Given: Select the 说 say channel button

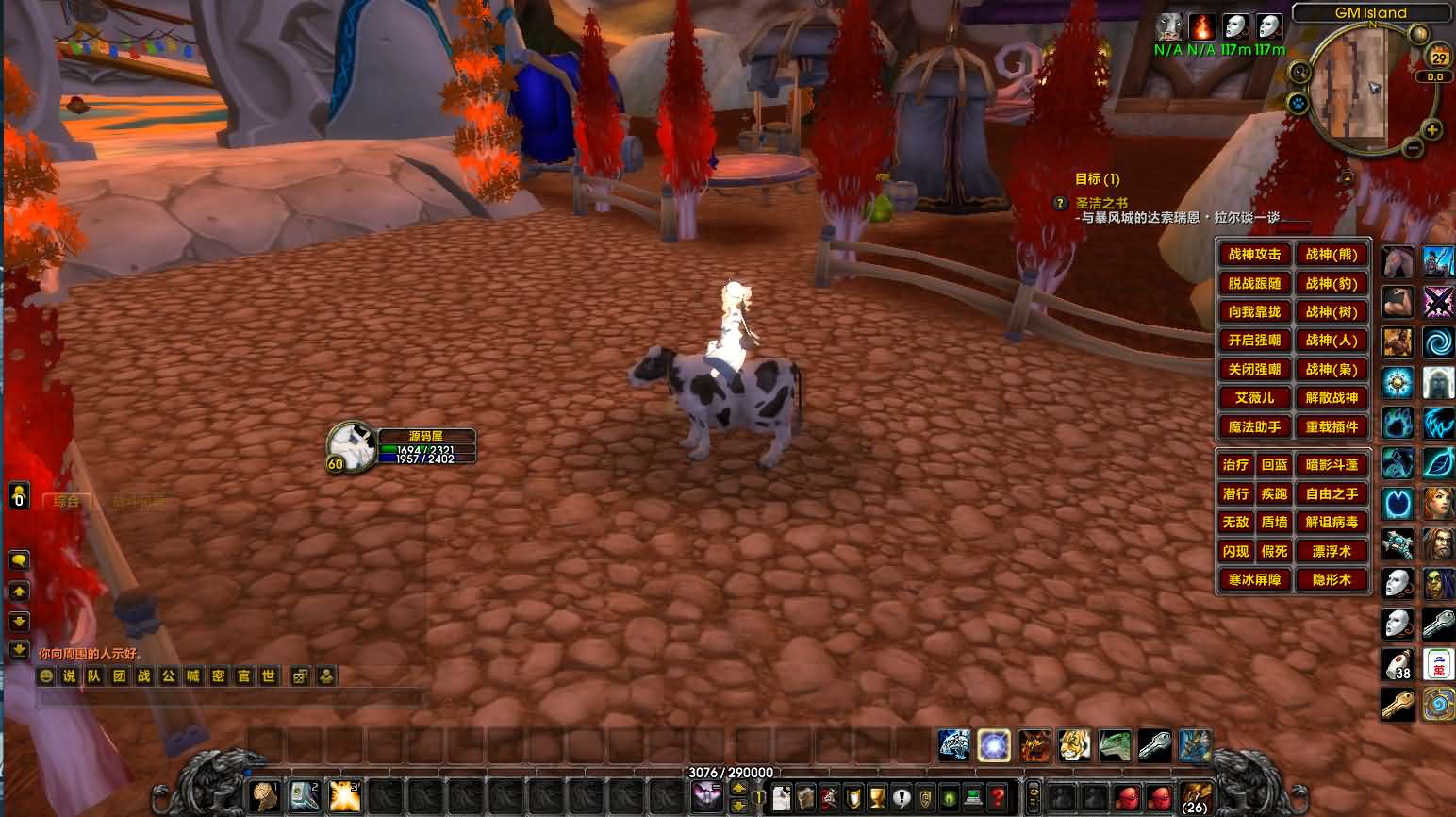Looking at the screenshot, I should point(69,676).
